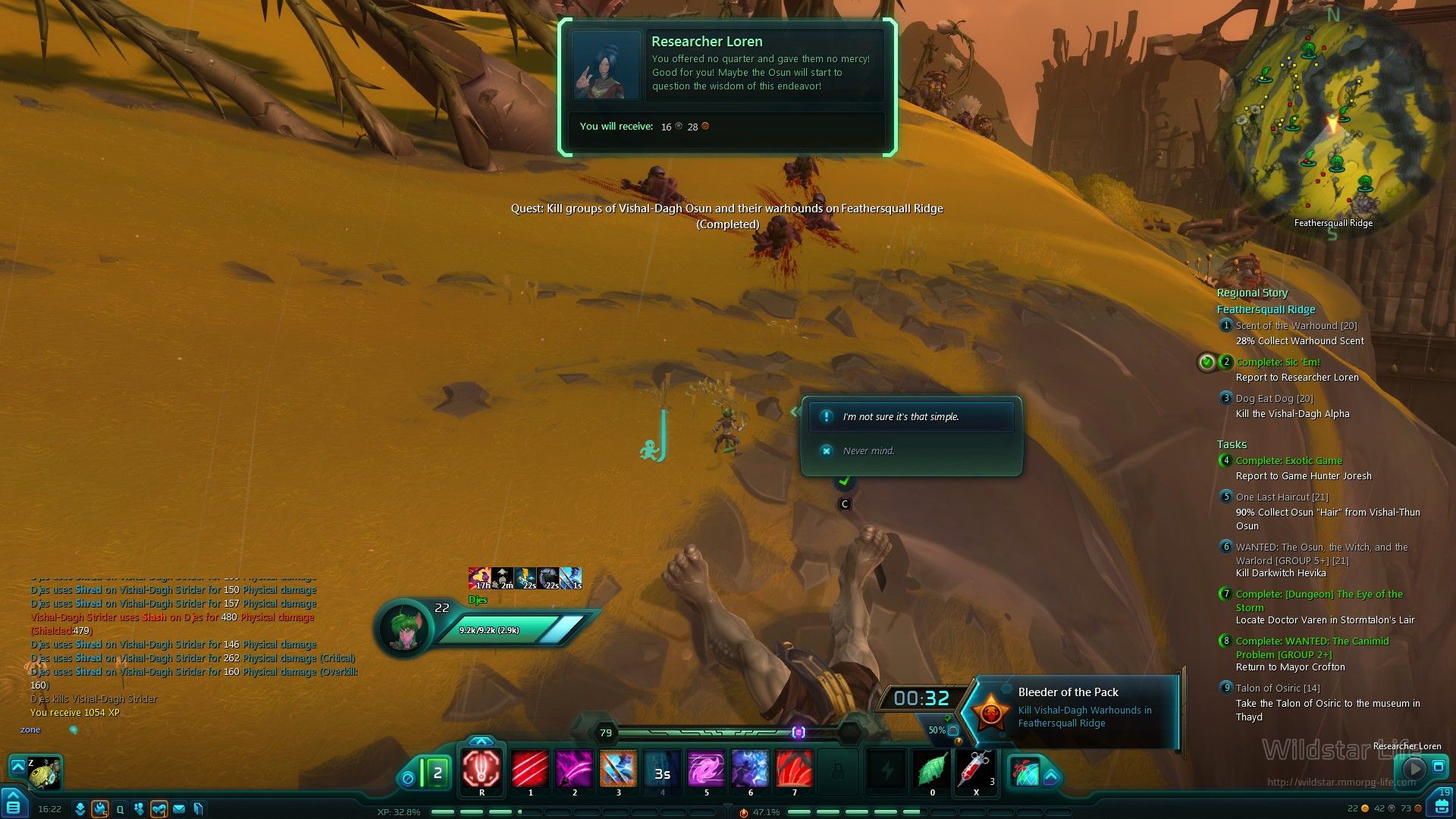Screen dimensions: 1456x819
Task: Select the "Complete: Sic 'Em!" quest entry
Action: click(1278, 362)
